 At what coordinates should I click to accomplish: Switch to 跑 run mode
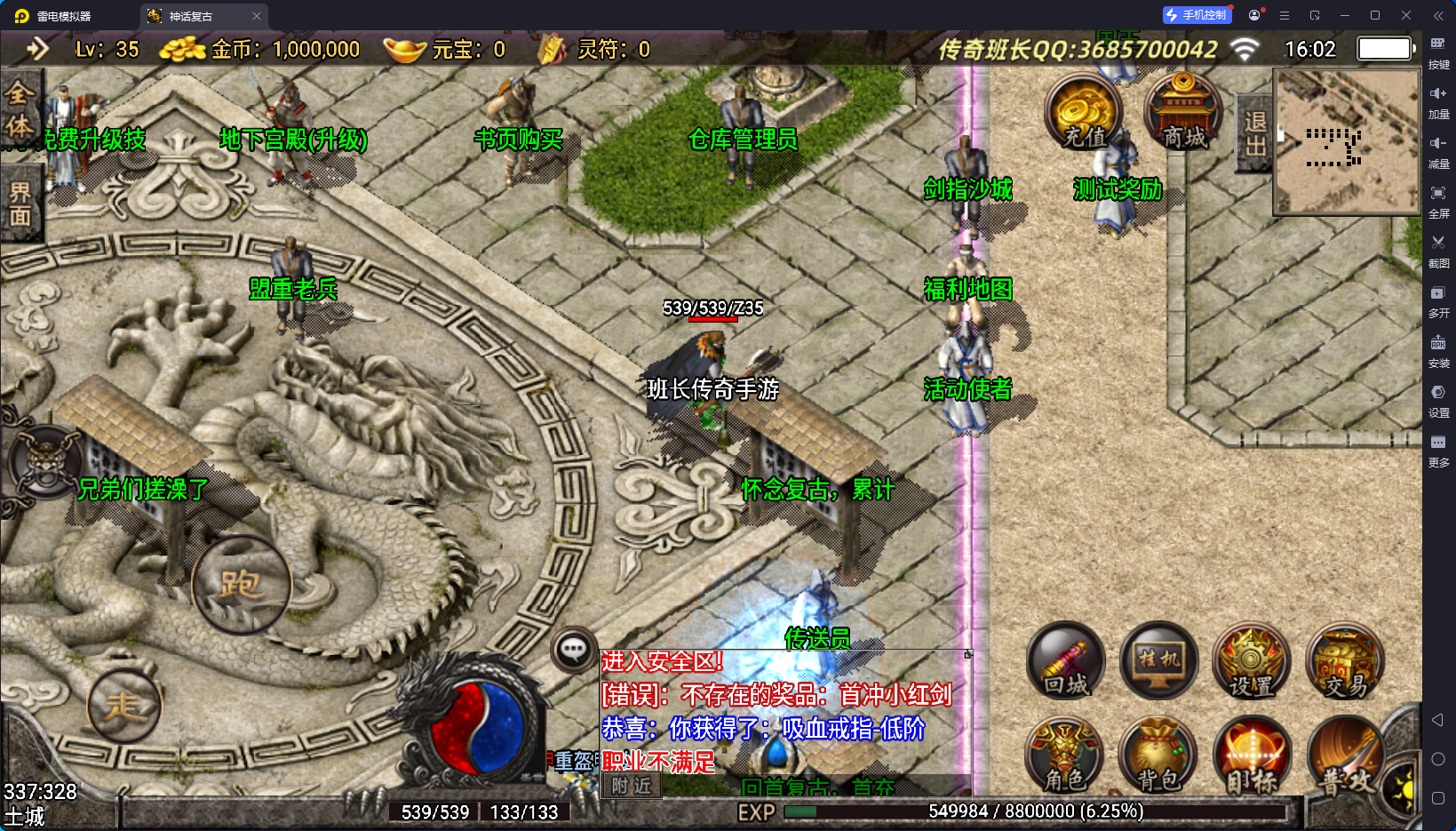click(241, 584)
